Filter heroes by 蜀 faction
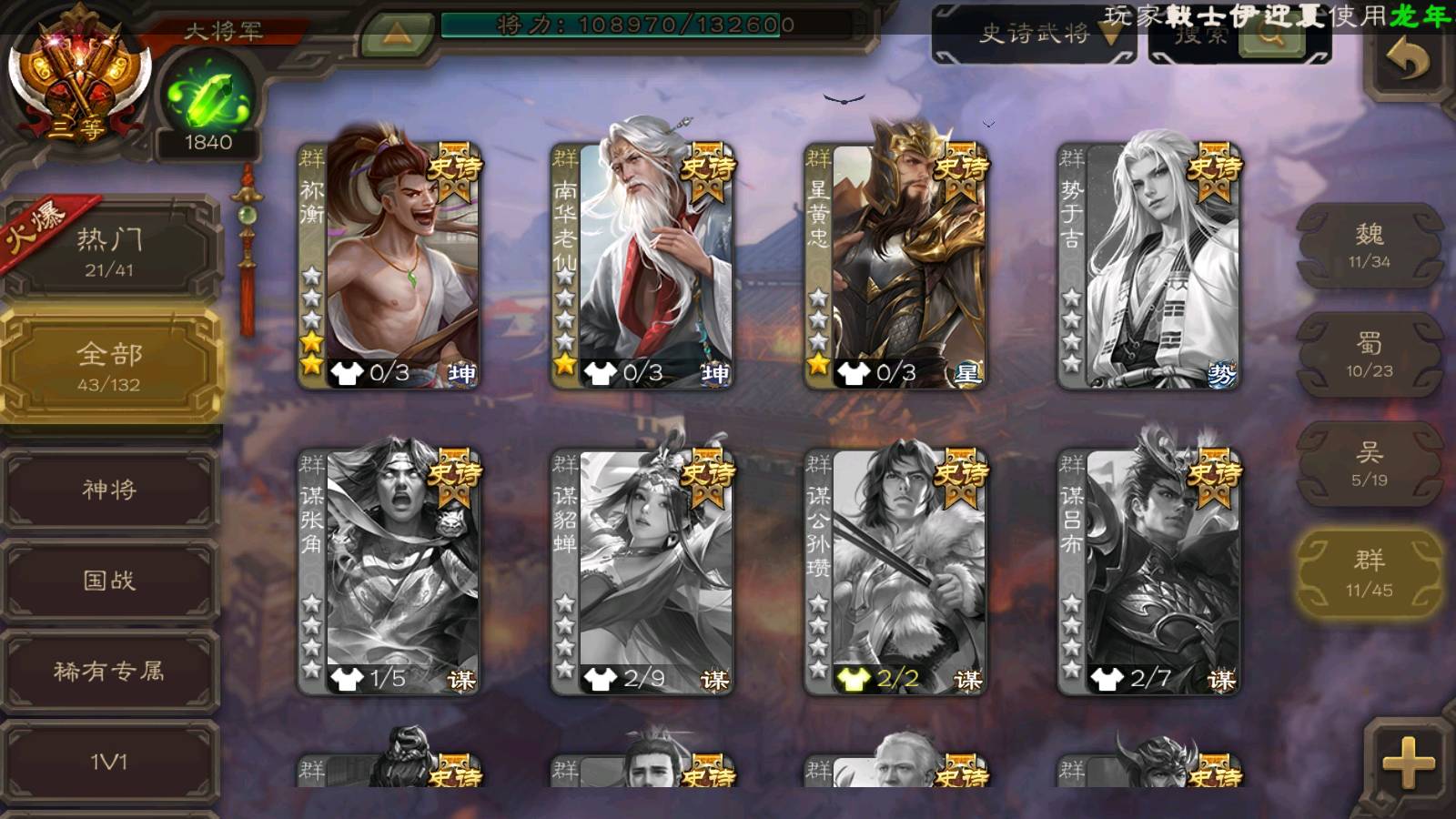The image size is (1456, 819). pyautogui.click(x=1369, y=355)
